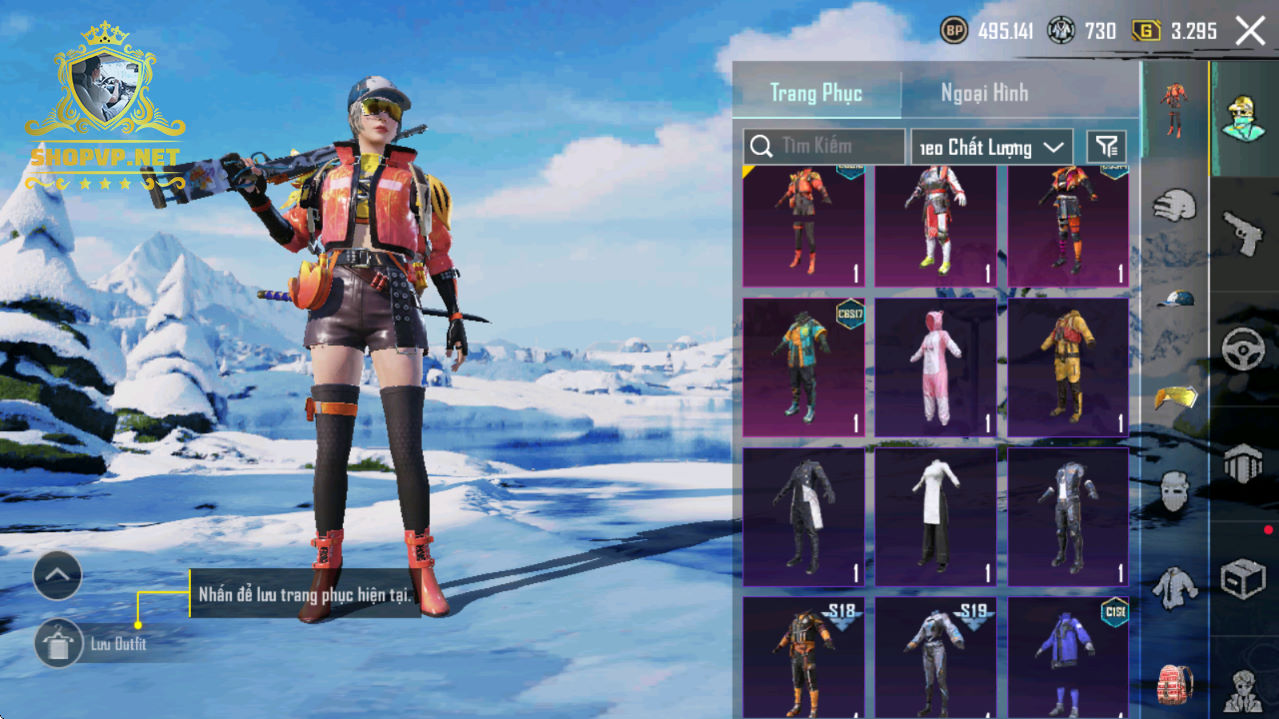Choose the S19 grey outfit
This screenshot has height=719, width=1279.
tap(935, 655)
